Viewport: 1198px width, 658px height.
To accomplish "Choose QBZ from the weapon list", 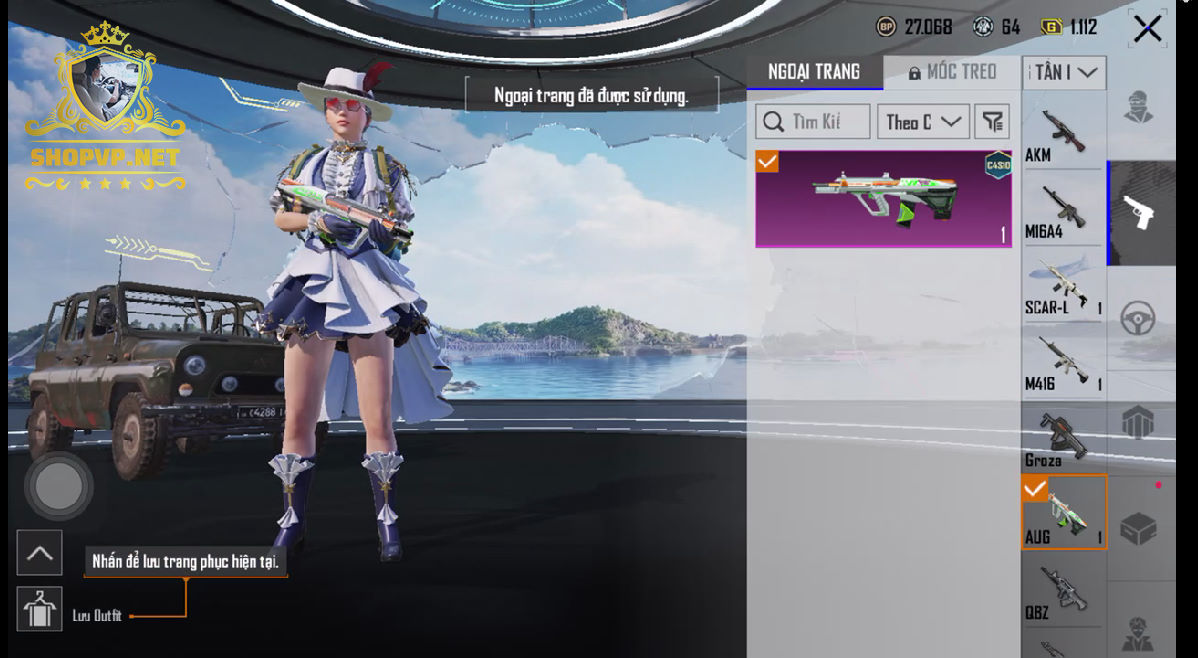I will tap(1063, 592).
